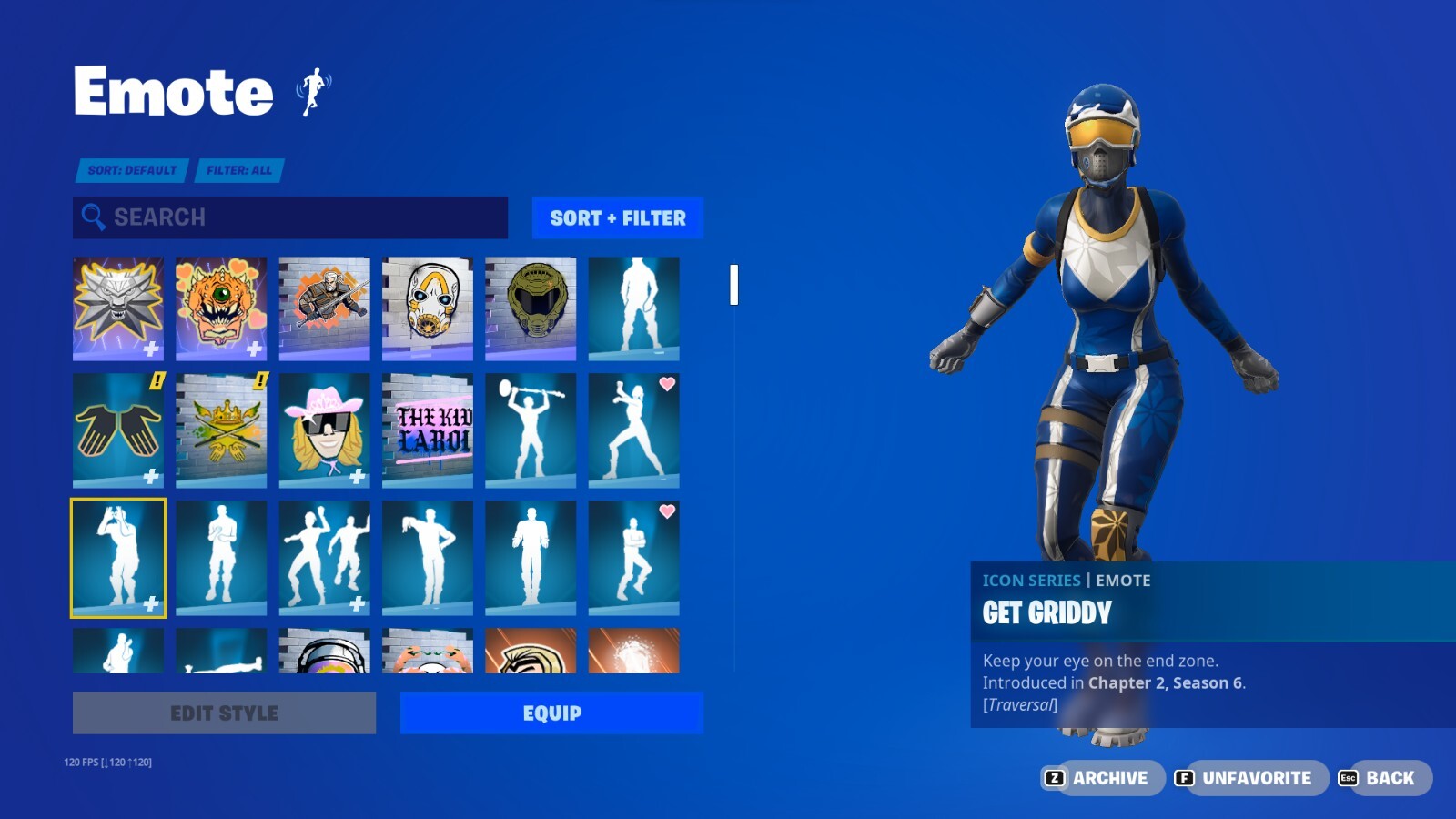Screen dimensions: 1456x819
Task: Select the one-eyed monster emoticon
Action: tap(220, 308)
